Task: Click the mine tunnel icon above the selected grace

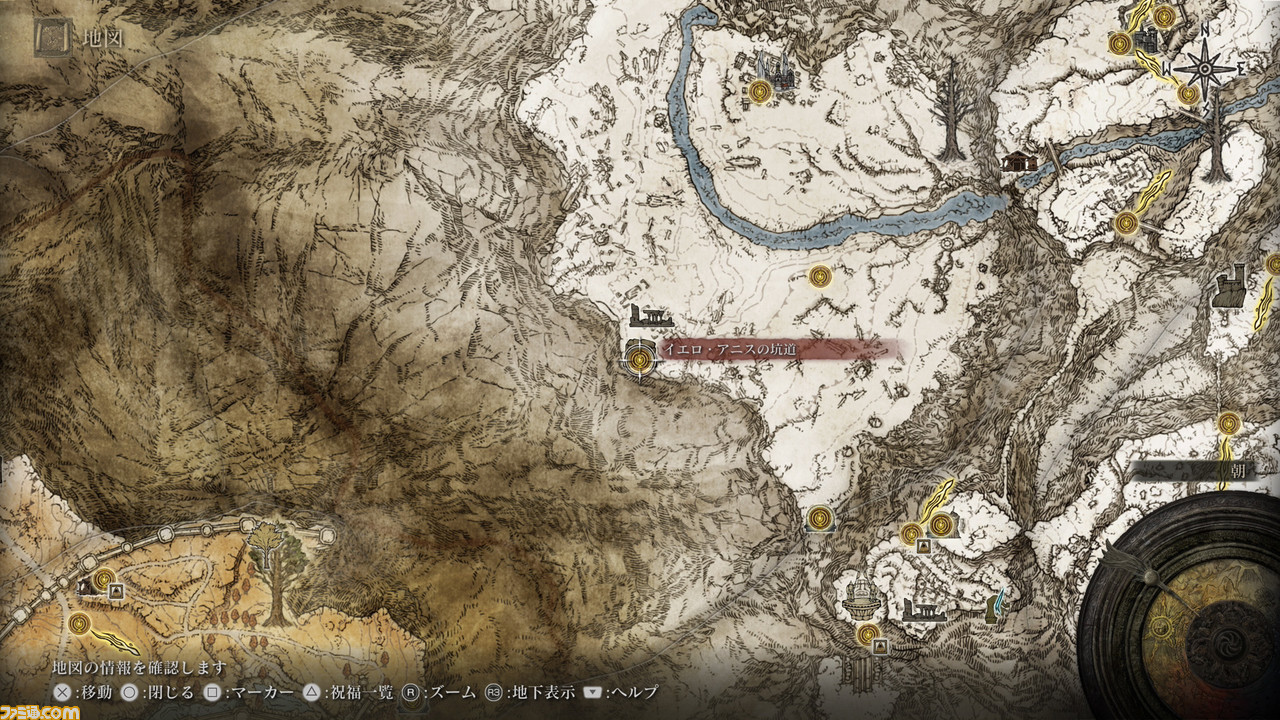Action: (651, 318)
